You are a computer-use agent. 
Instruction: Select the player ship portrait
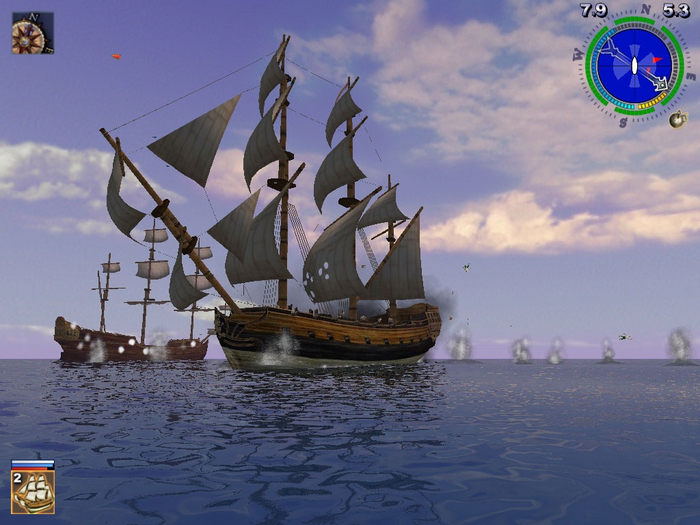pos(33,491)
